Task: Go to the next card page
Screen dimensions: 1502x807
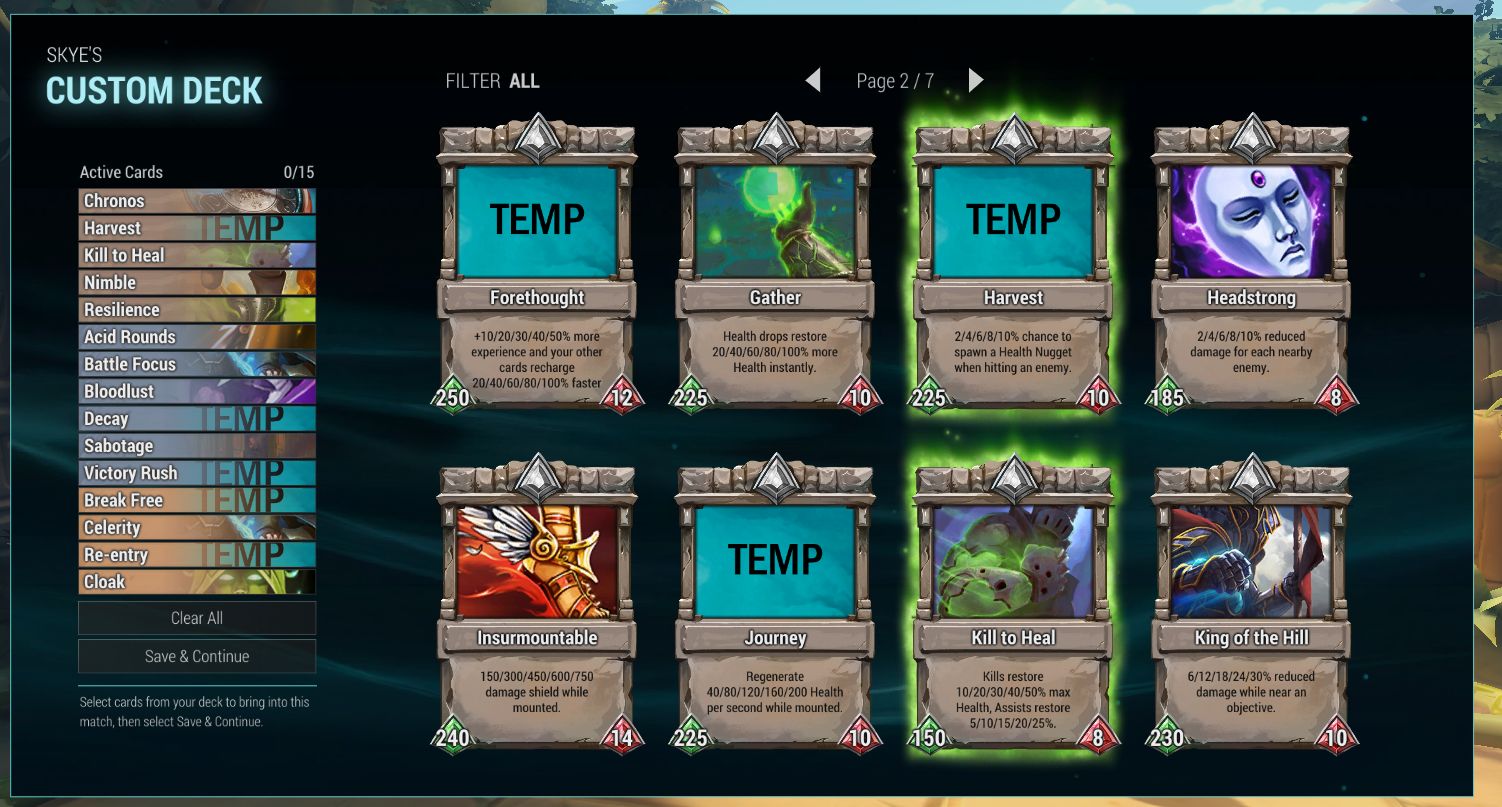Action: tap(976, 80)
